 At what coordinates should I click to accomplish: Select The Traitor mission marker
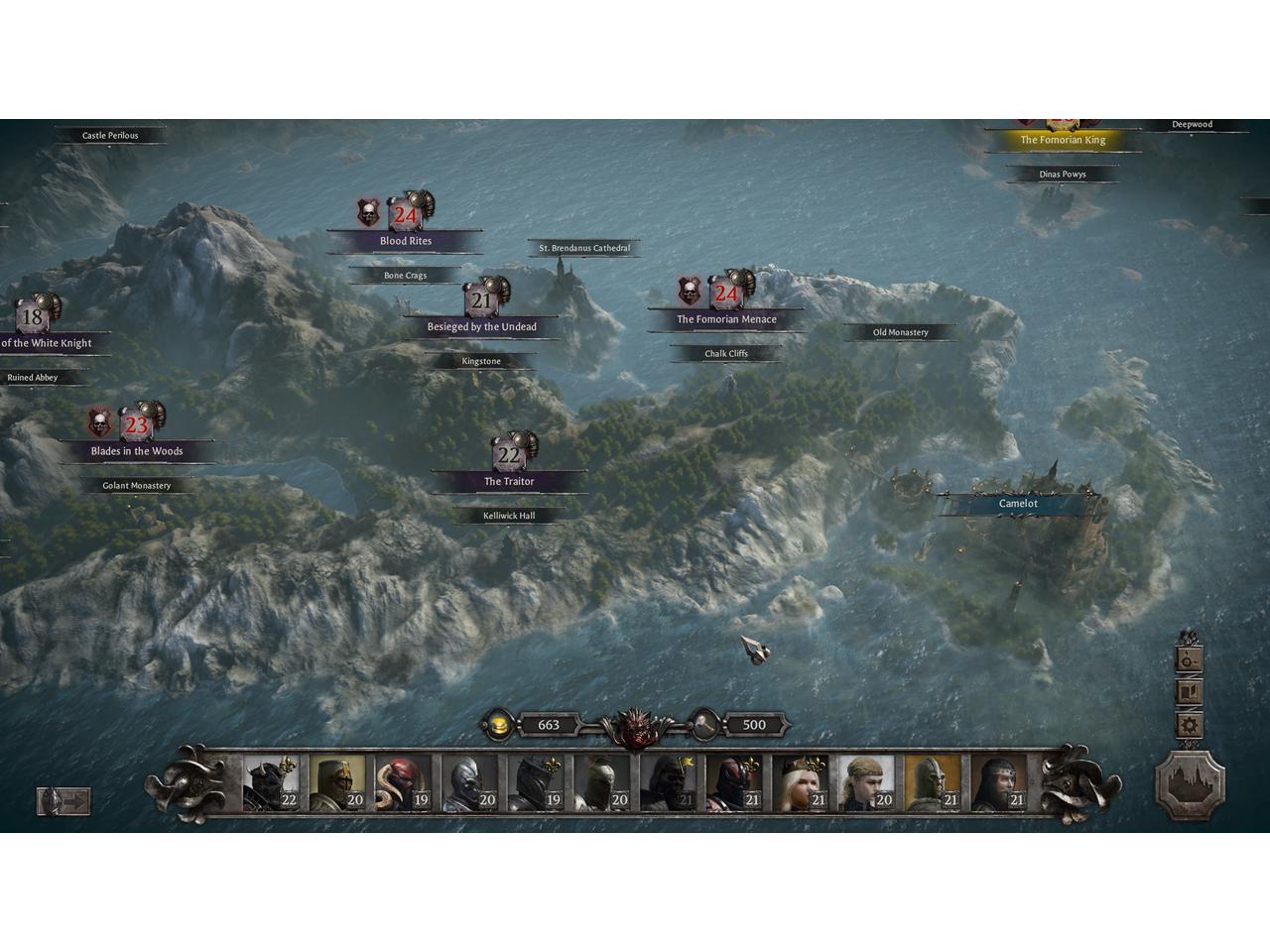[509, 481]
